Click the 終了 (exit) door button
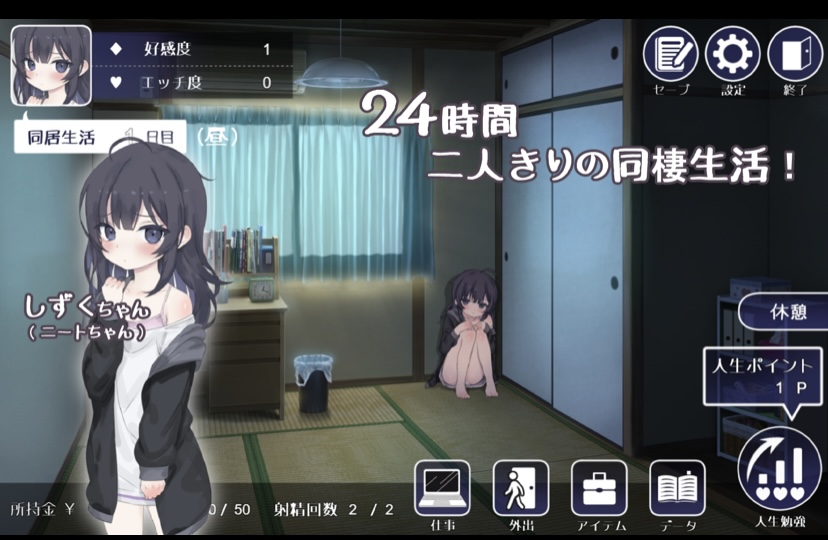 pyautogui.click(x=795, y=54)
